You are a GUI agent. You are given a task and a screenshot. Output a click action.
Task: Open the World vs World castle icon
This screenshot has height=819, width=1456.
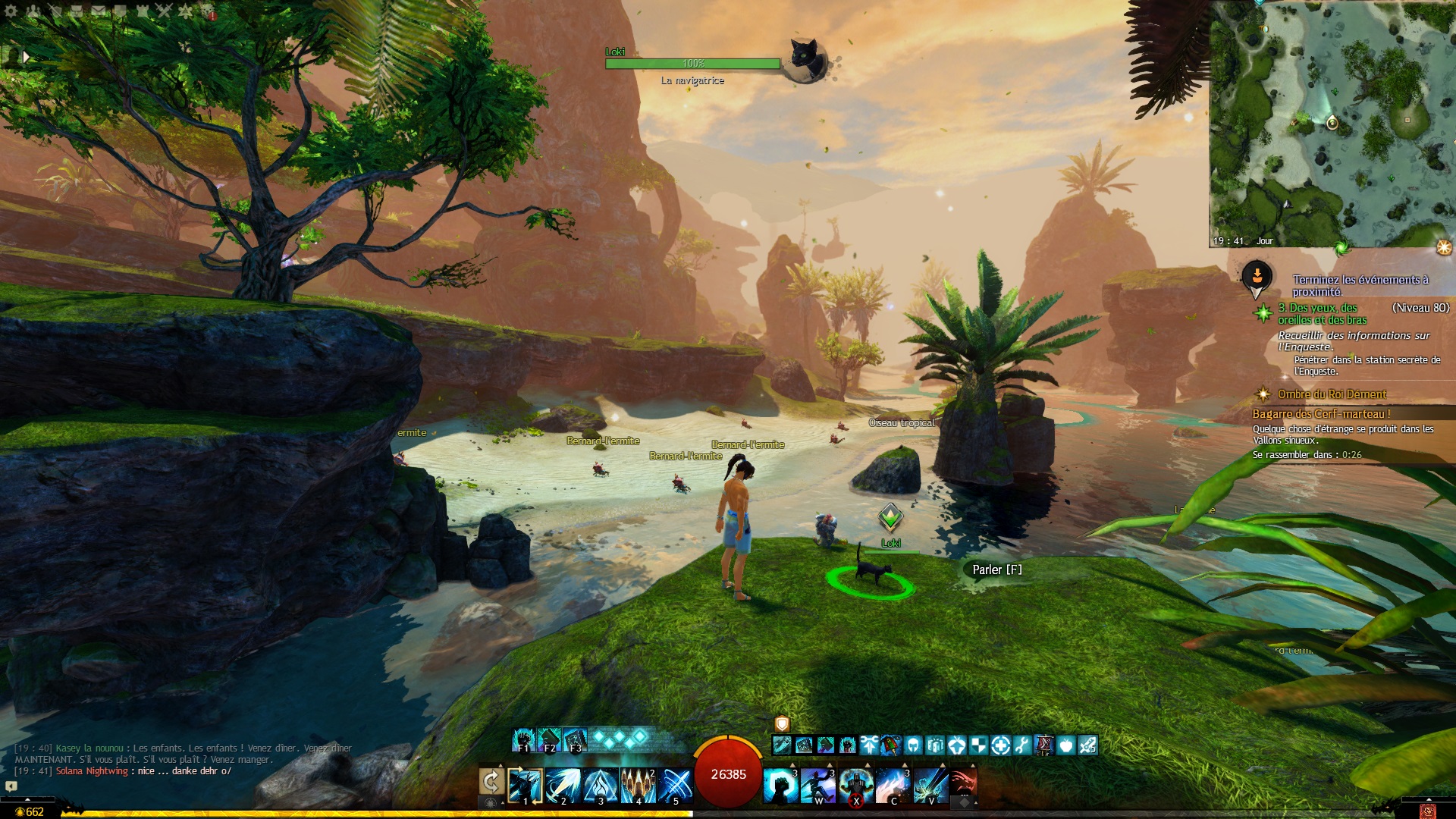(x=143, y=11)
